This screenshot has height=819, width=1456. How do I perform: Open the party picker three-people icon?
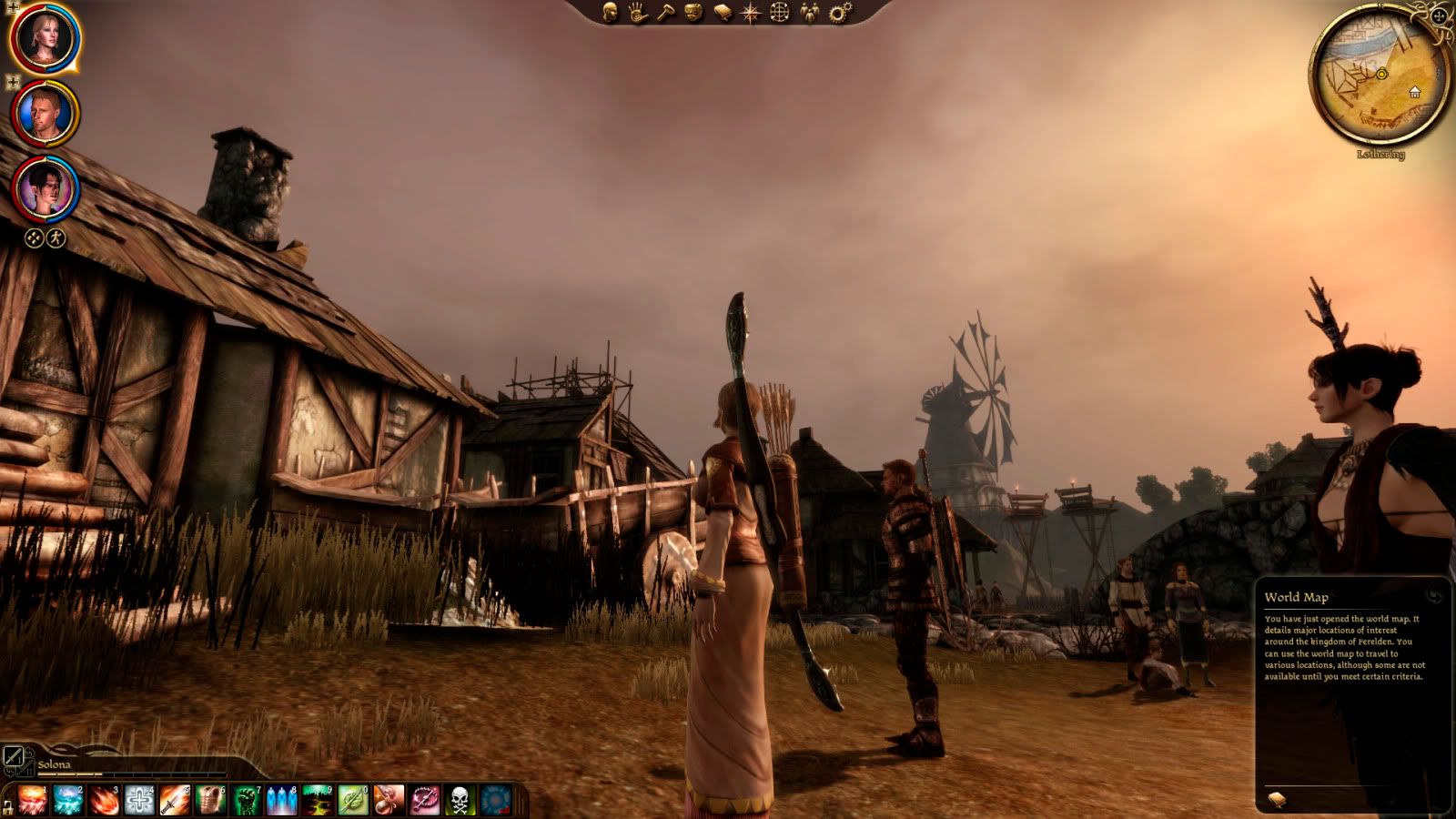[809, 12]
